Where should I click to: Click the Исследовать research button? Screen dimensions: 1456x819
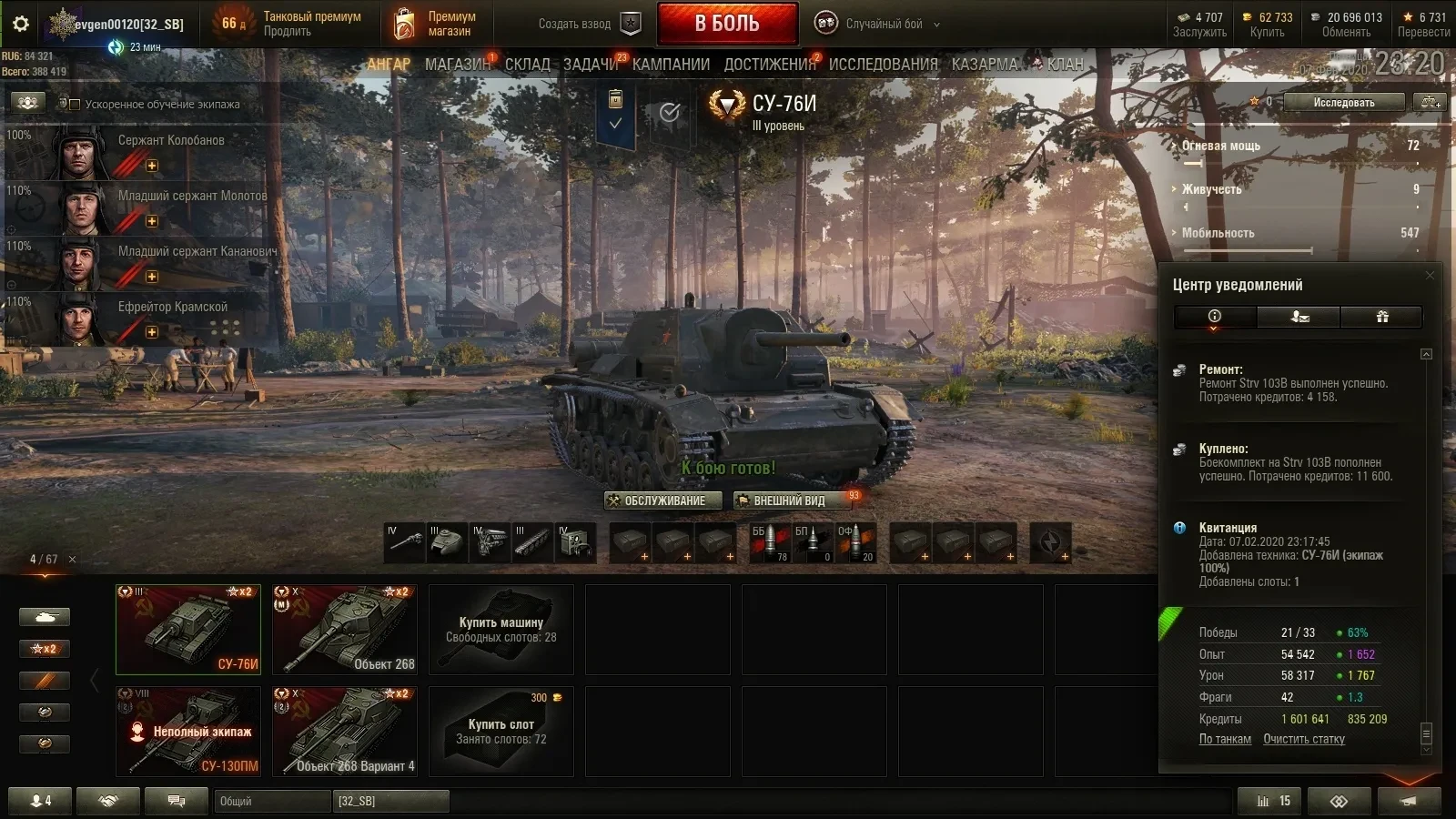click(x=1343, y=103)
